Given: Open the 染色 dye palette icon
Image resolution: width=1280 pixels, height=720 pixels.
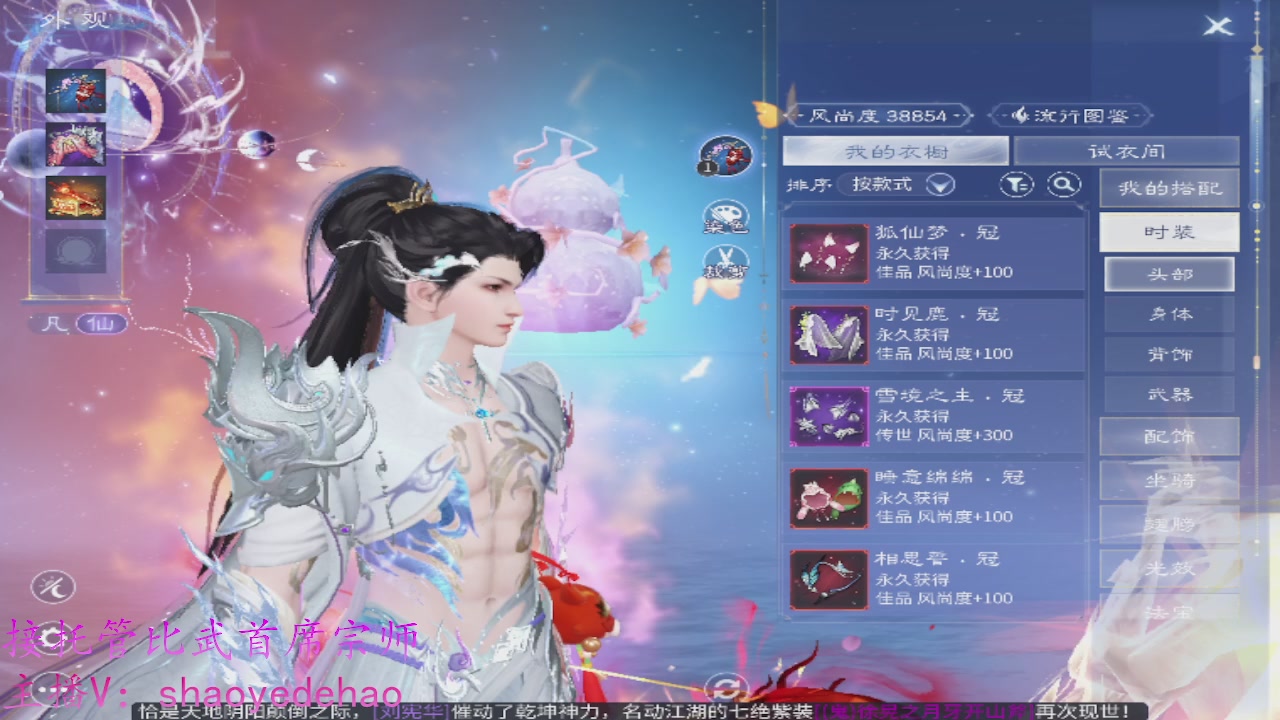Looking at the screenshot, I should (729, 214).
